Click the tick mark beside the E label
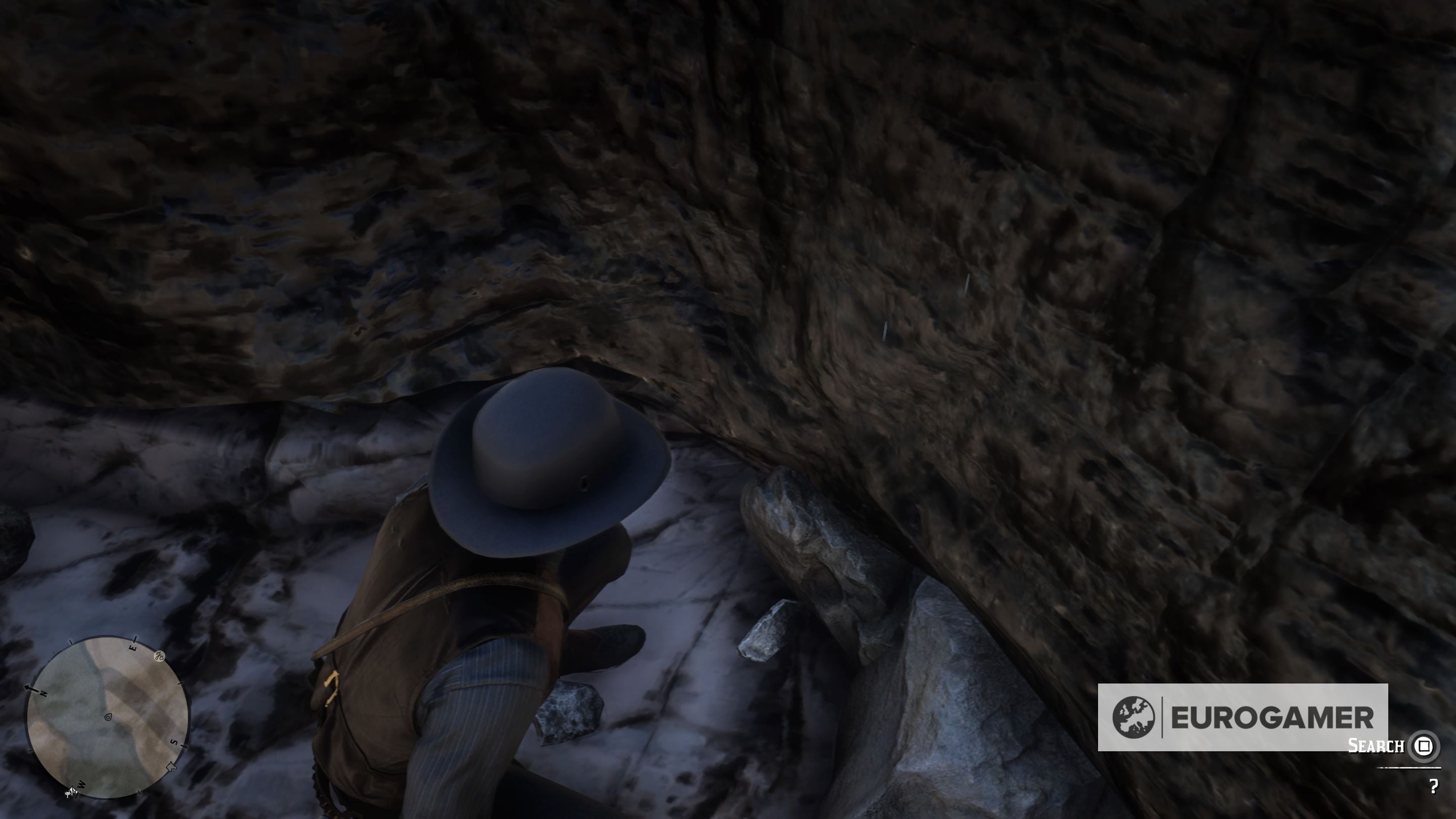Screen dimensions: 1456x819 pos(135,639)
